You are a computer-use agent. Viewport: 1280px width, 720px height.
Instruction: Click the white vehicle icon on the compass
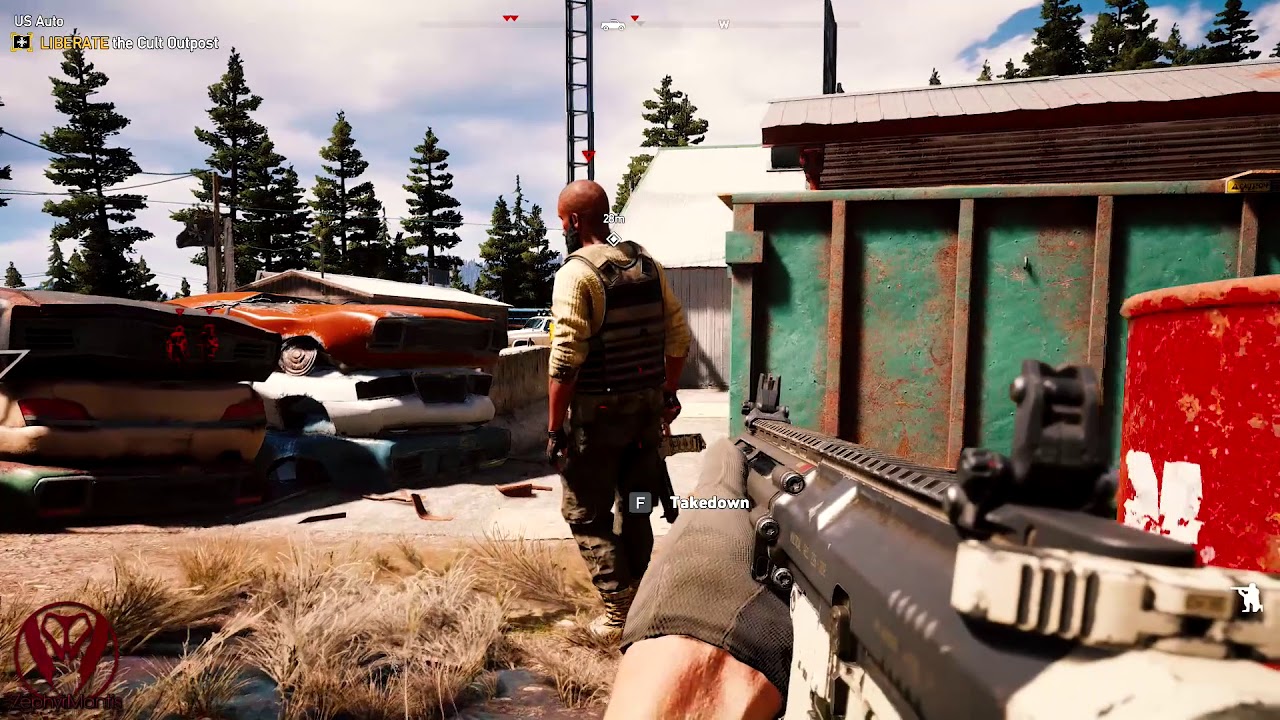tap(612, 24)
